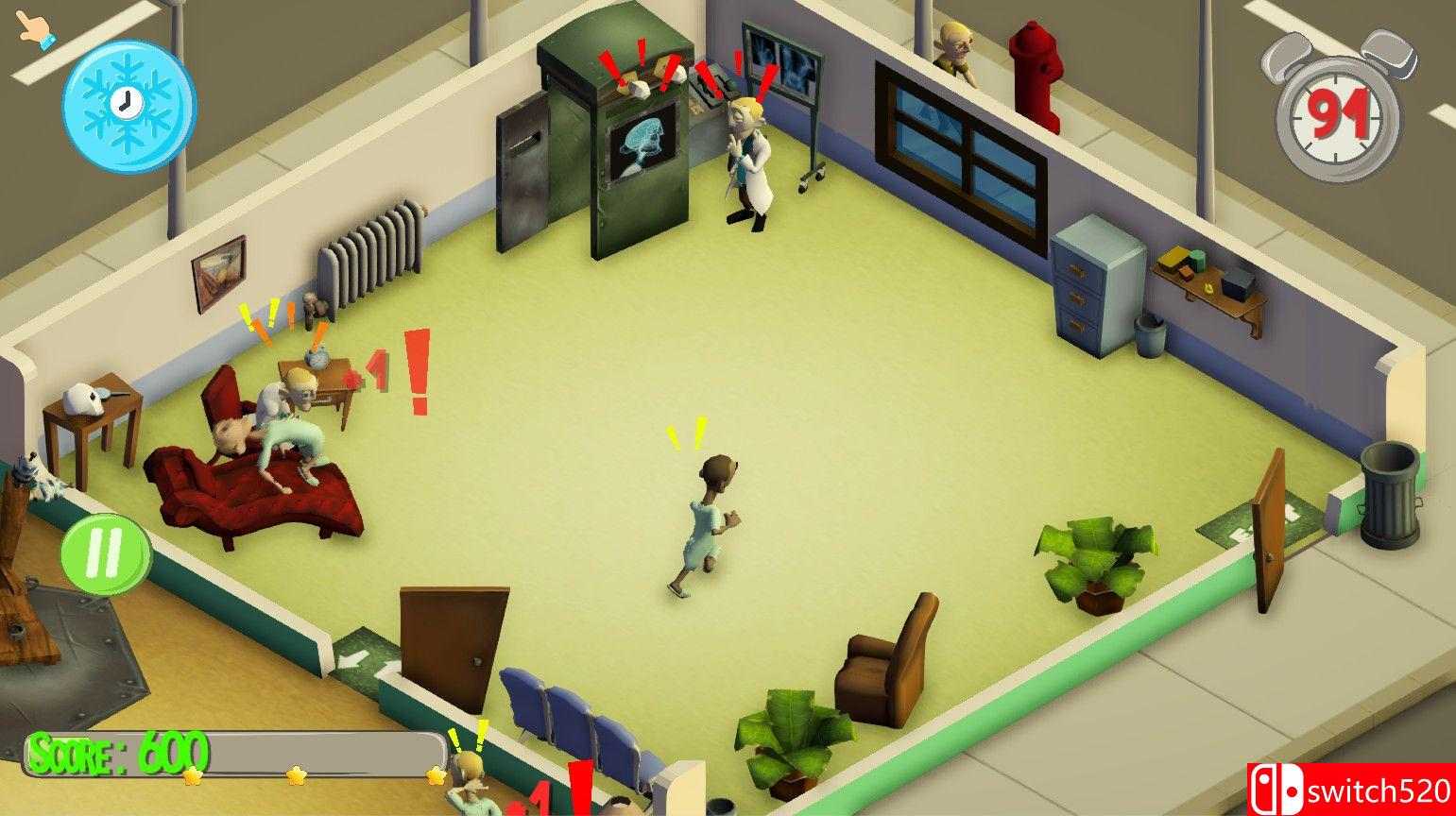
Task: Open the wooden door at the bottom entrance
Action: 454,642
